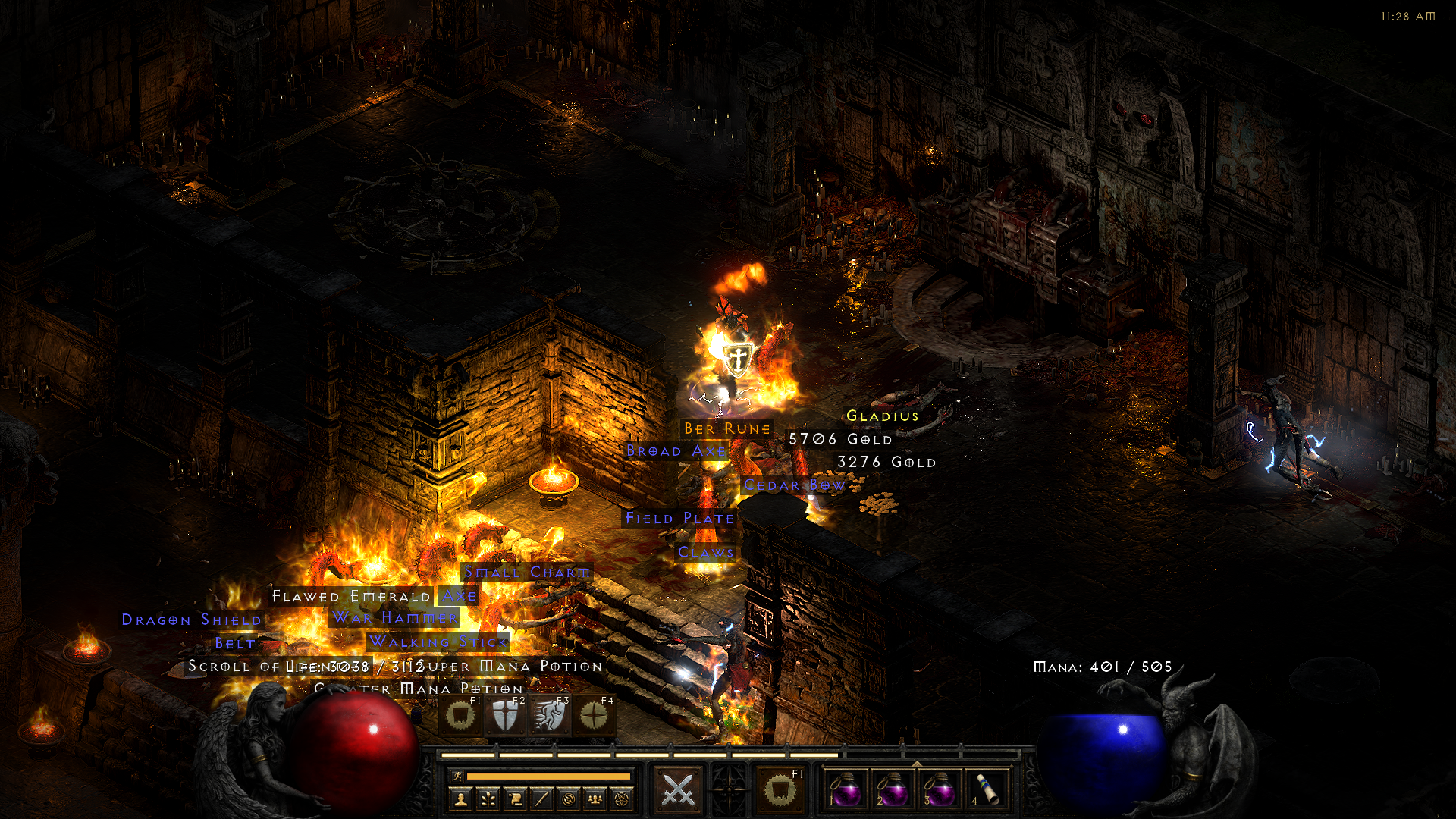Viewport: 1456px width, 819px height.
Task: Choose the four-point star F4 skill
Action: [x=594, y=715]
